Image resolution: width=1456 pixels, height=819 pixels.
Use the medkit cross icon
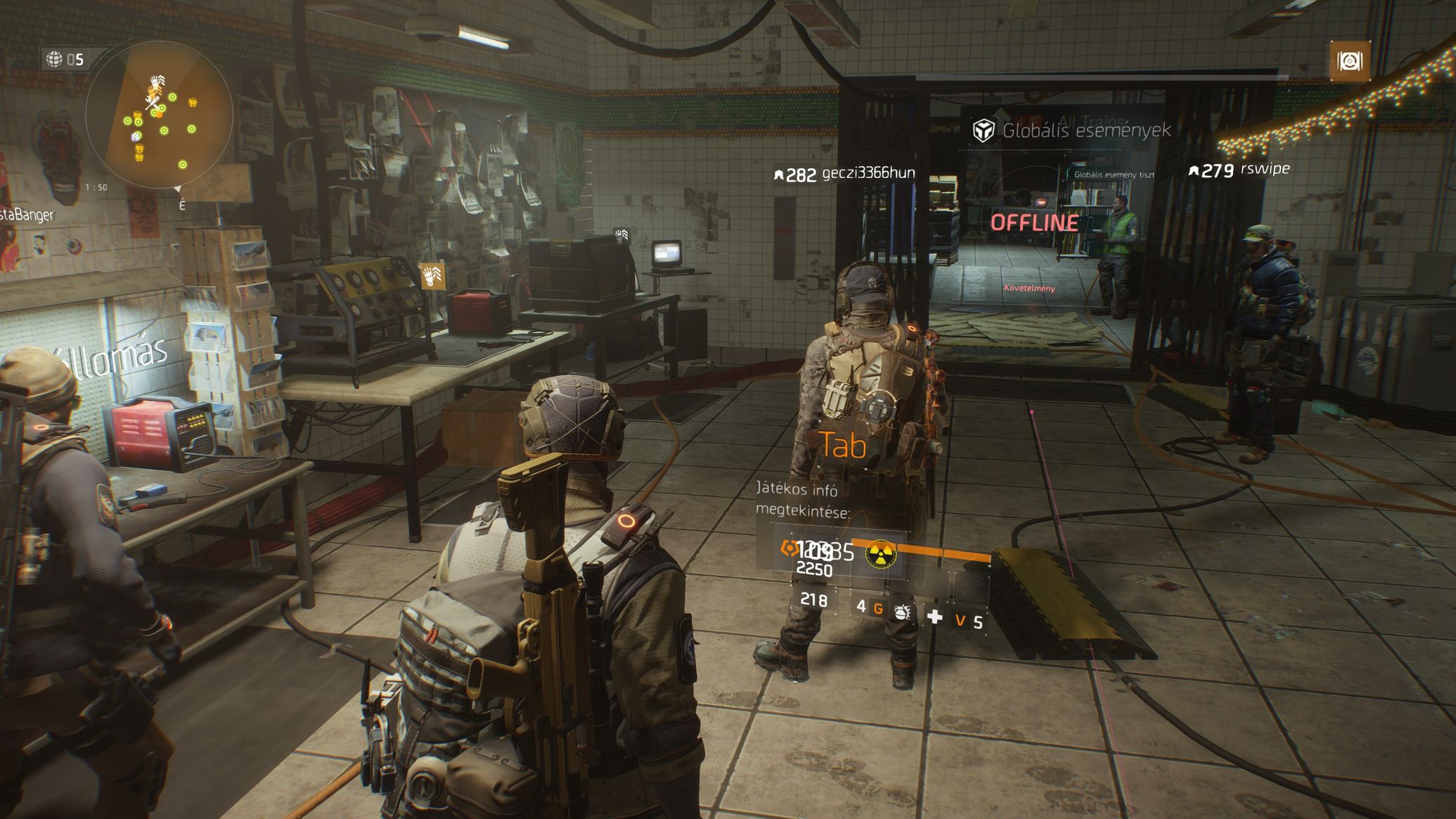(934, 617)
